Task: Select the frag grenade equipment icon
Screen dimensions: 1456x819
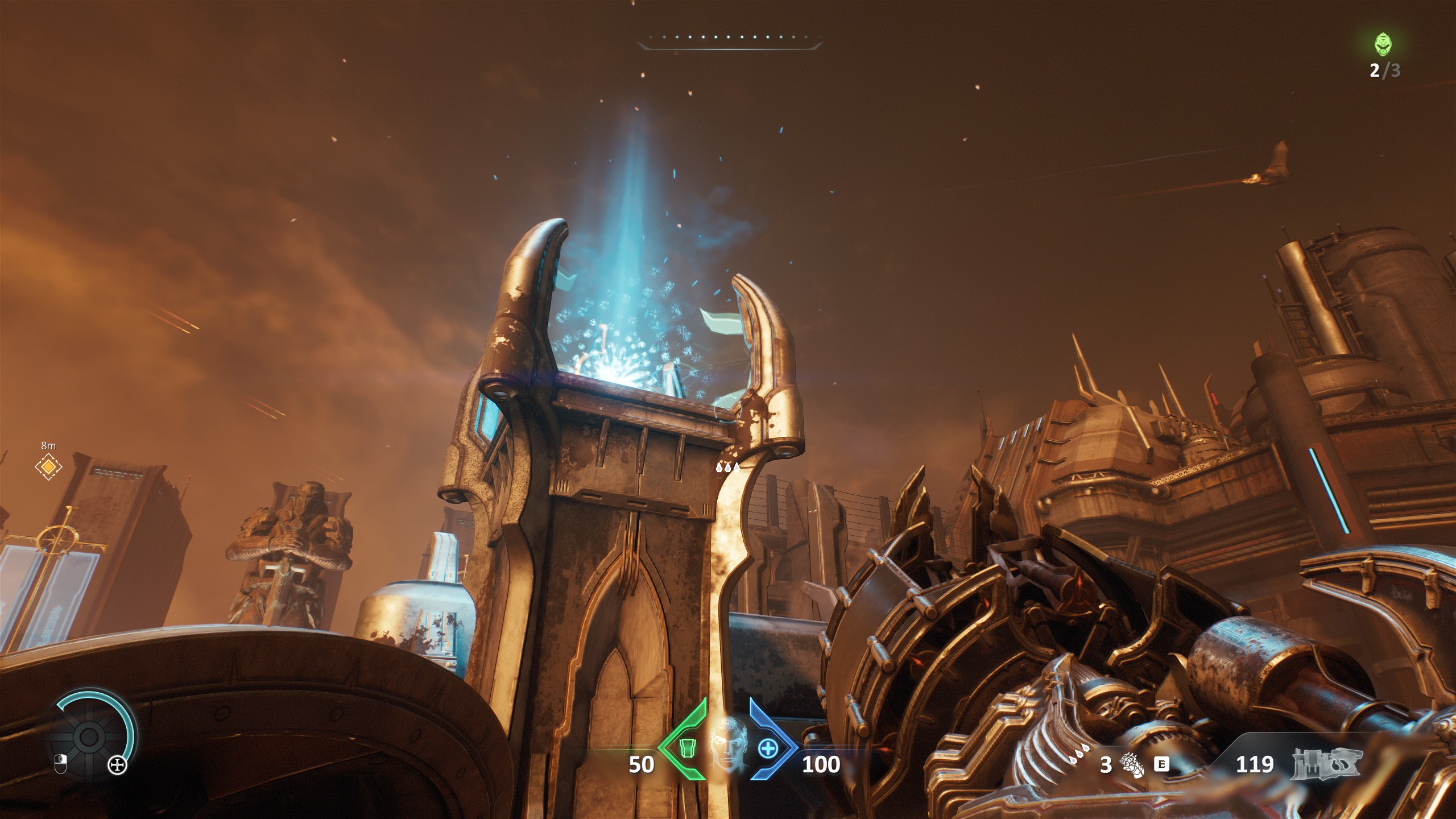Action: pos(1131,765)
